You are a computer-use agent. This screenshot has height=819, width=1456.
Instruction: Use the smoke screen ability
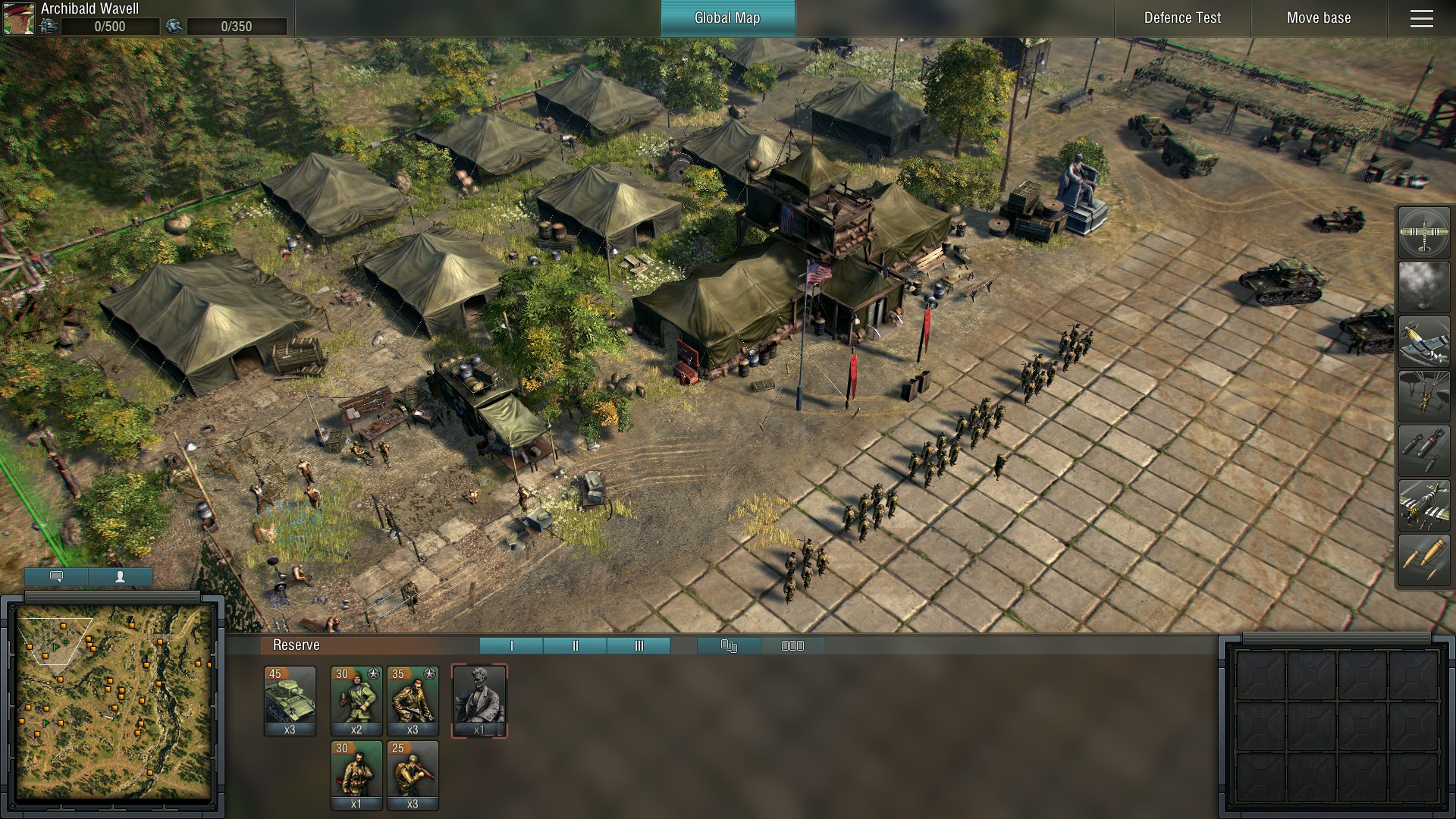[x=1423, y=287]
